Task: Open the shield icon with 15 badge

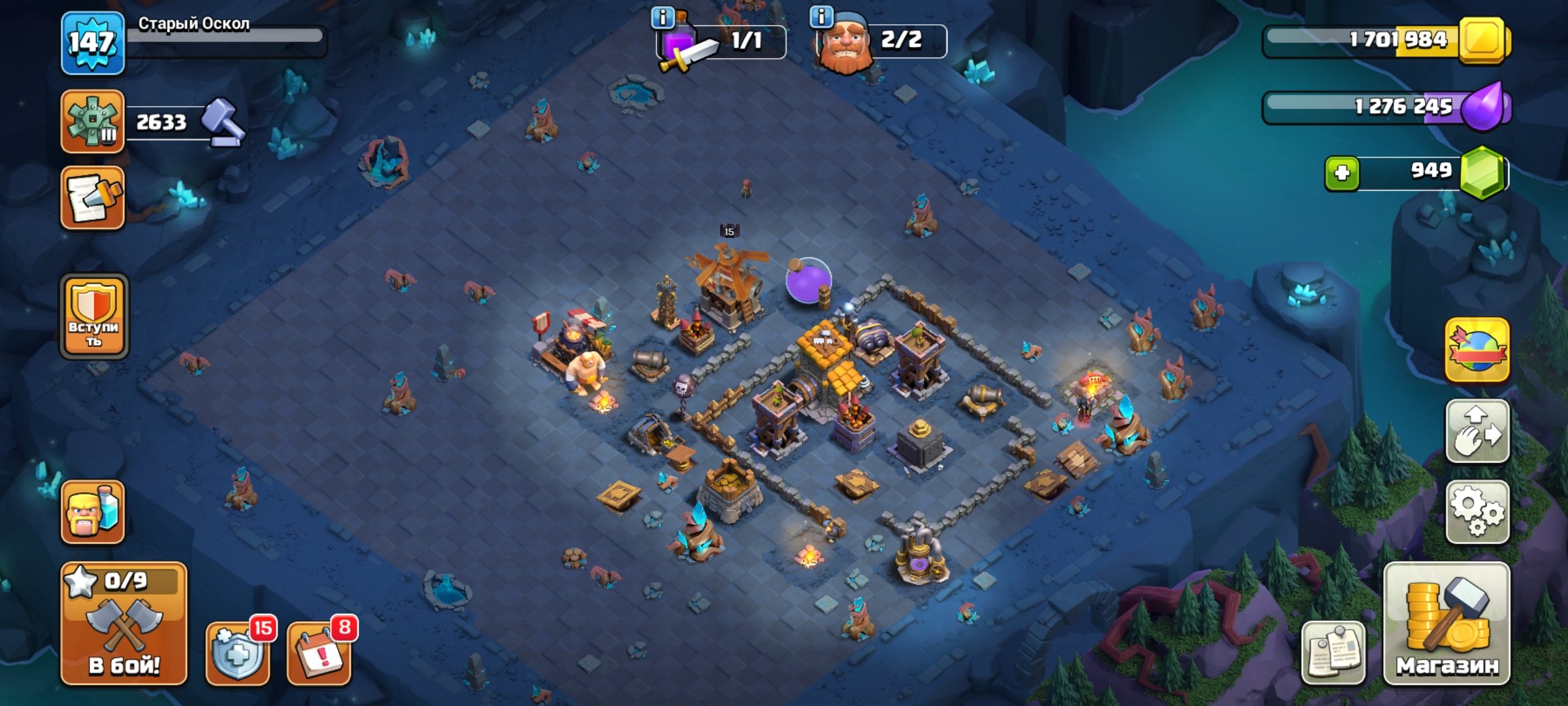Action: click(x=238, y=652)
